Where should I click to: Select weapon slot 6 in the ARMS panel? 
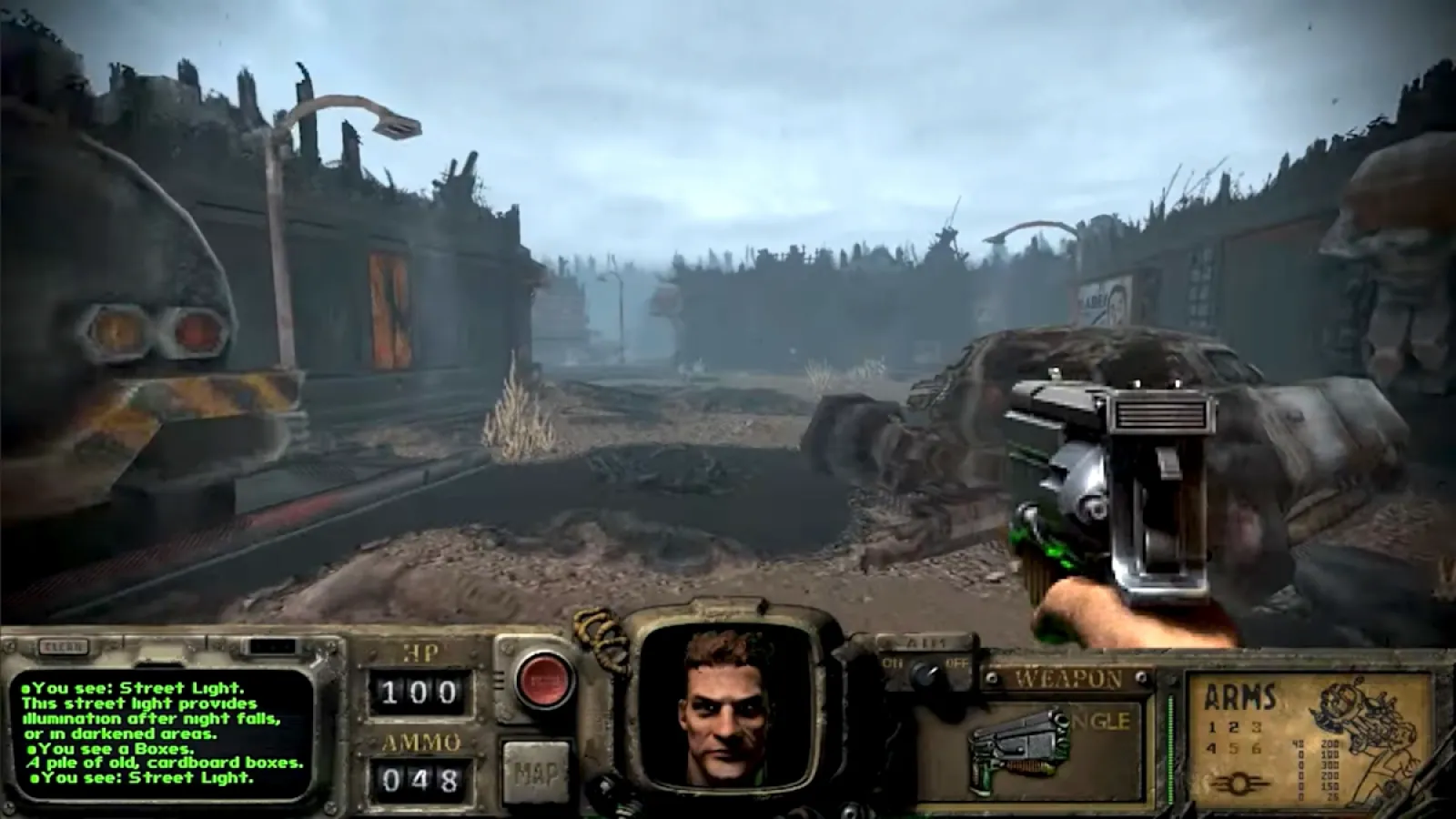click(1256, 747)
